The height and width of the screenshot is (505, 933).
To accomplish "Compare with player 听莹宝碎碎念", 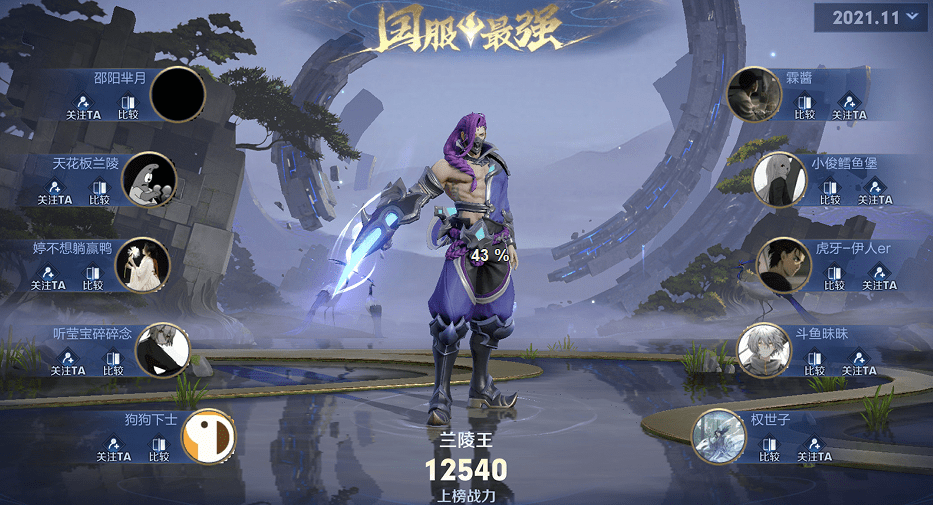I will (112, 363).
